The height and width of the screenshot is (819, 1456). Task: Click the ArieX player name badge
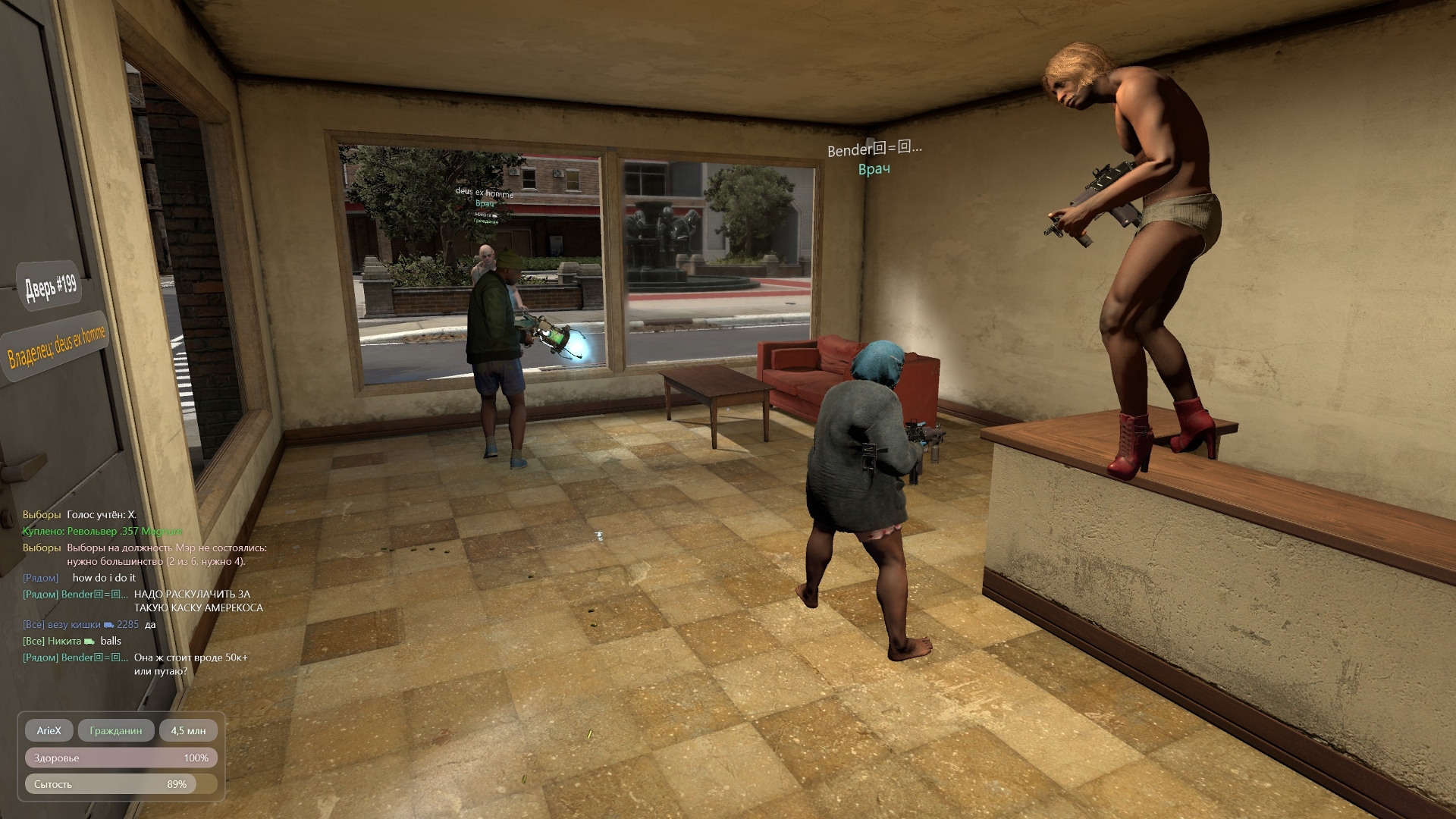(x=49, y=730)
